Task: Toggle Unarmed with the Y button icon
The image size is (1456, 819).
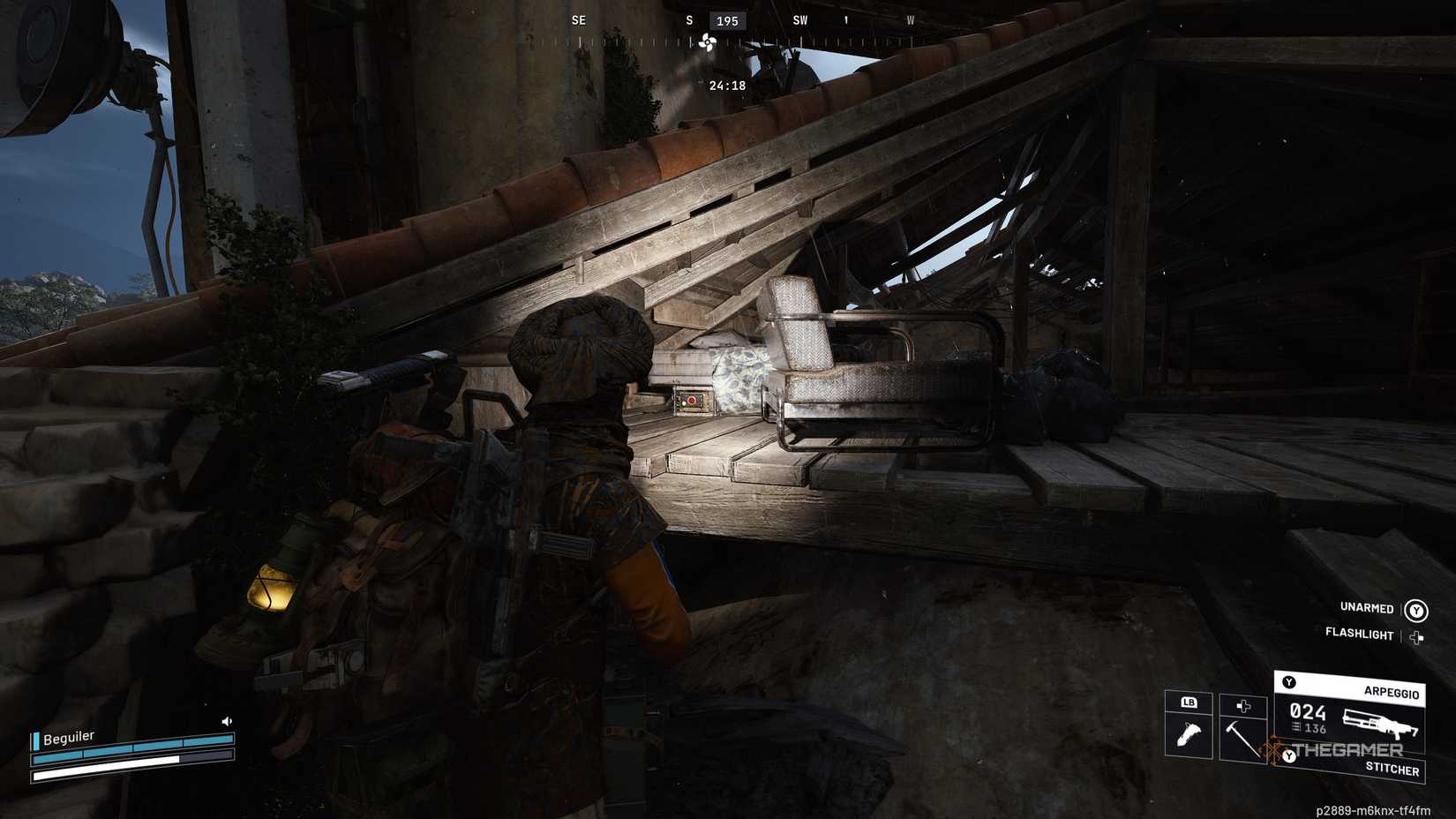Action: click(1418, 608)
